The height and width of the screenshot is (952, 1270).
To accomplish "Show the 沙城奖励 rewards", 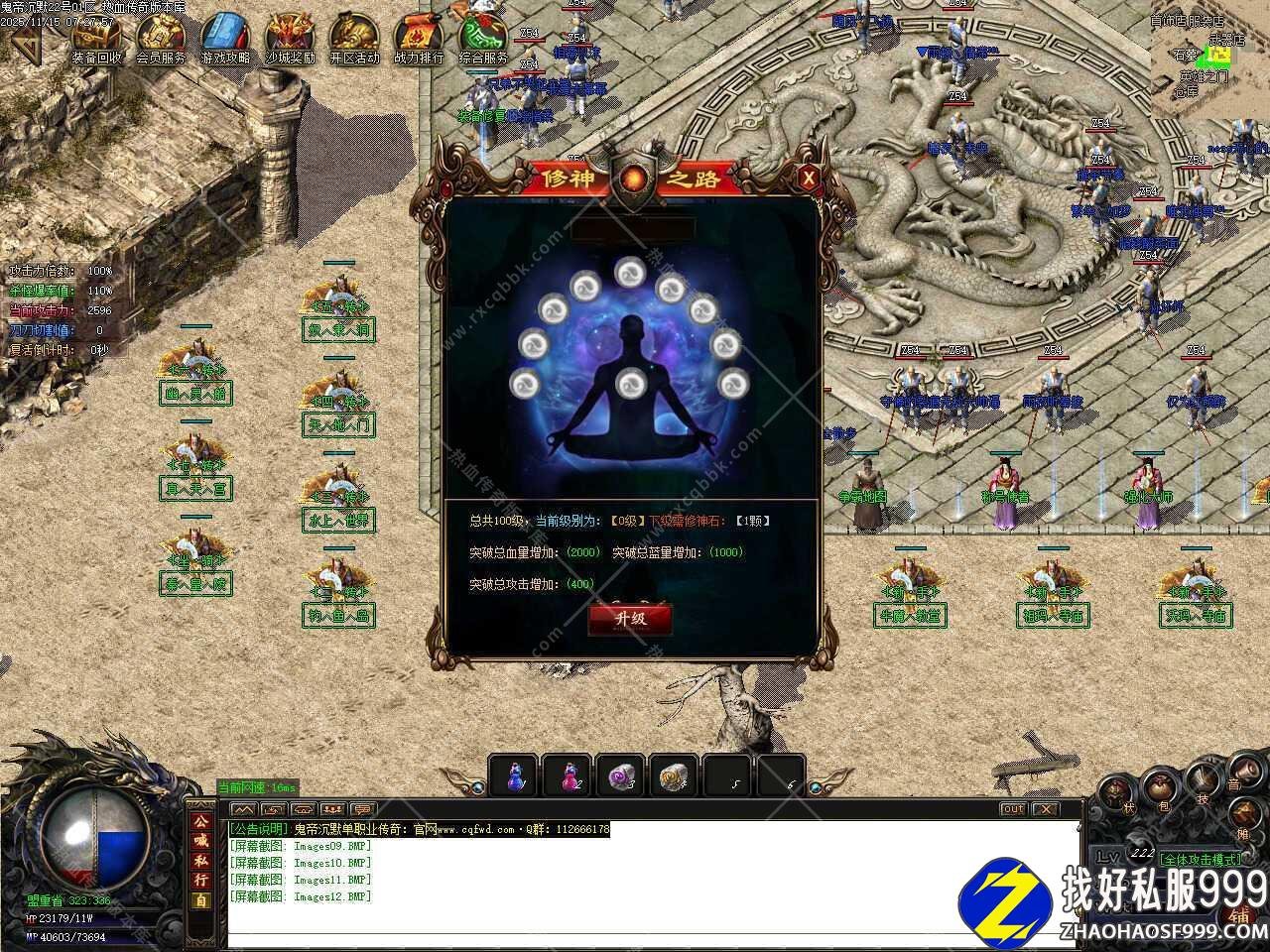I will coord(290,40).
